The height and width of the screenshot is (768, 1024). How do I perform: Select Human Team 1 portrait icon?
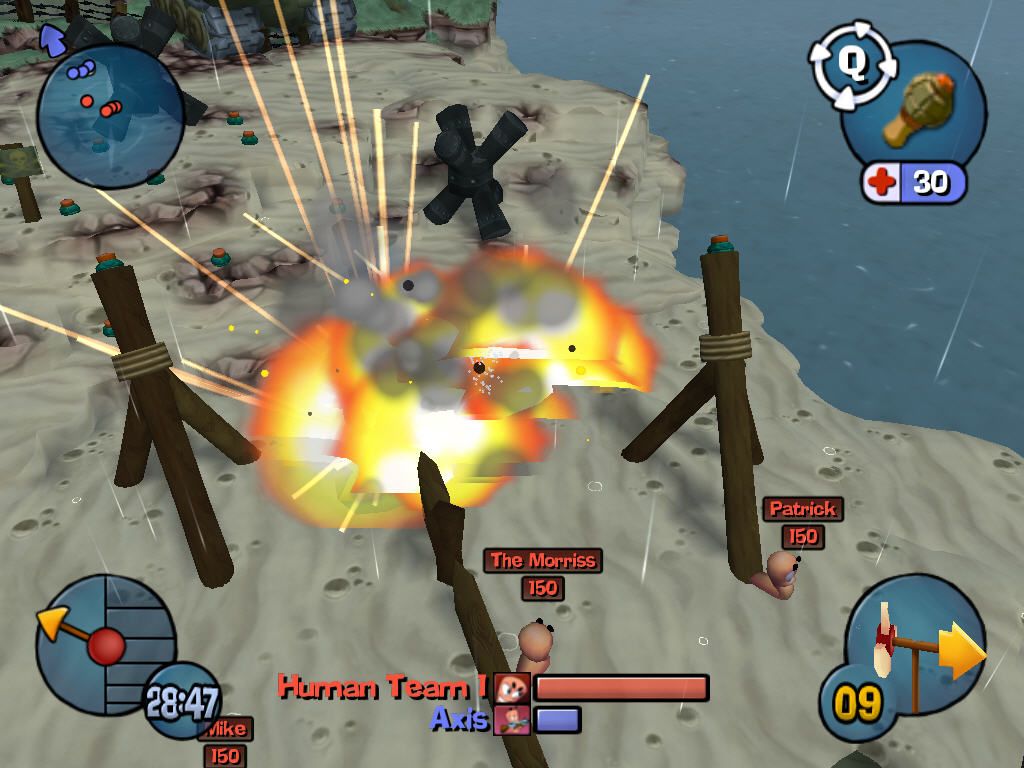pyautogui.click(x=512, y=688)
